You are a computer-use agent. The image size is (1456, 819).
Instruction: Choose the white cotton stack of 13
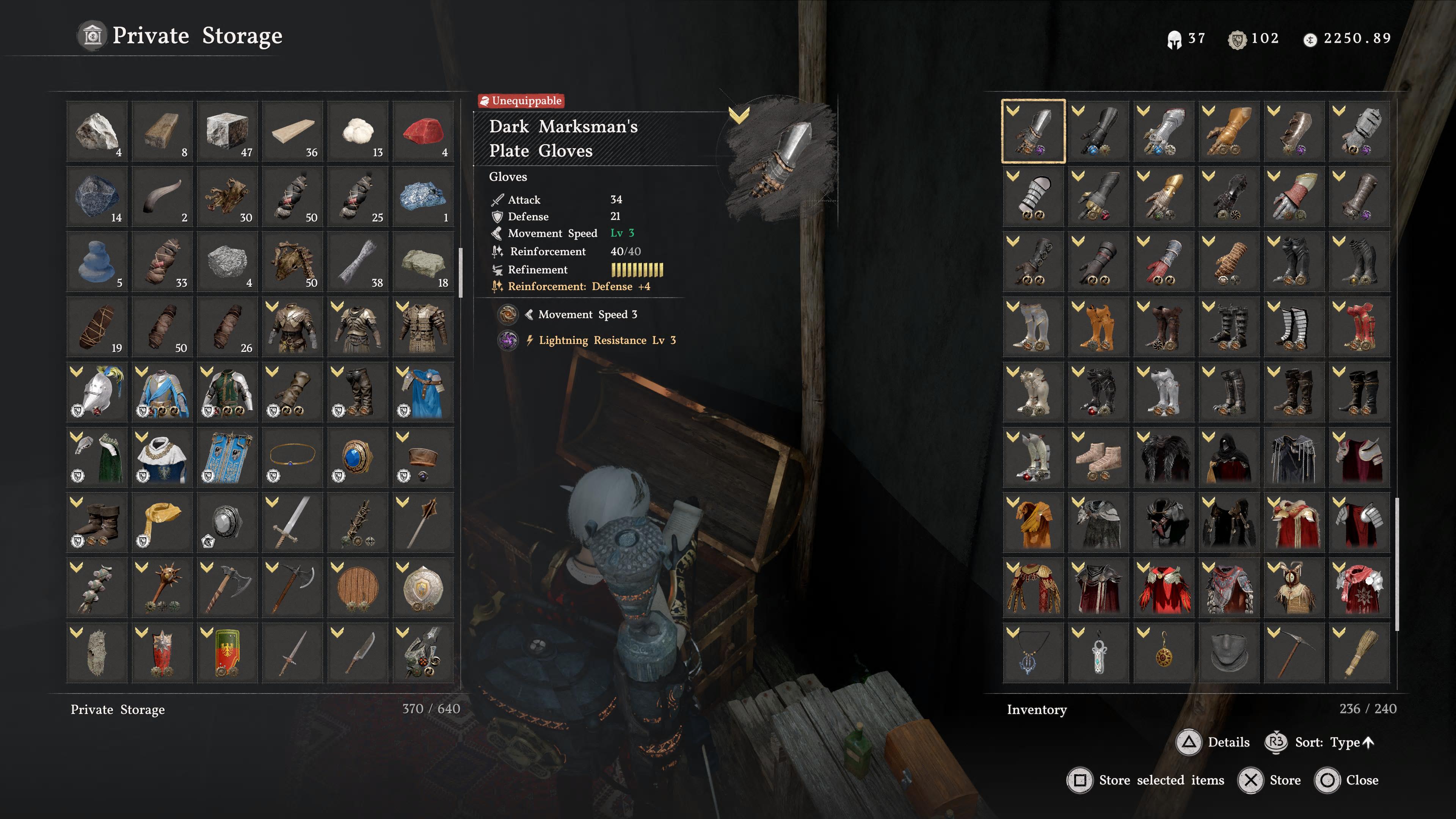(x=358, y=131)
